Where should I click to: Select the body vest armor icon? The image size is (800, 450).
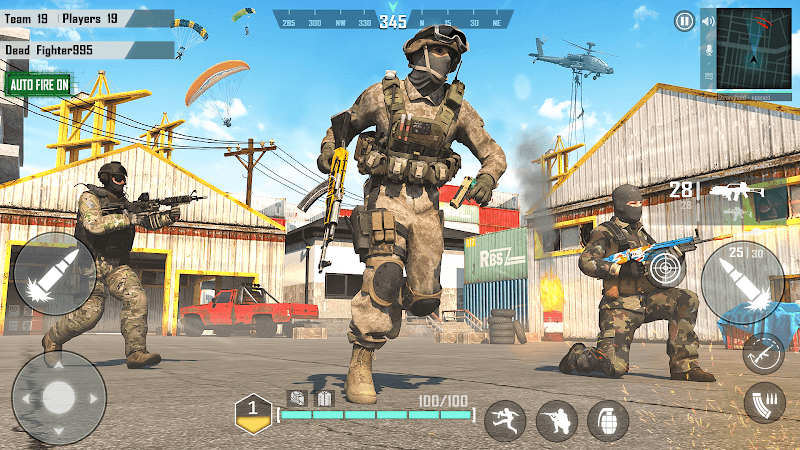[x=324, y=398]
